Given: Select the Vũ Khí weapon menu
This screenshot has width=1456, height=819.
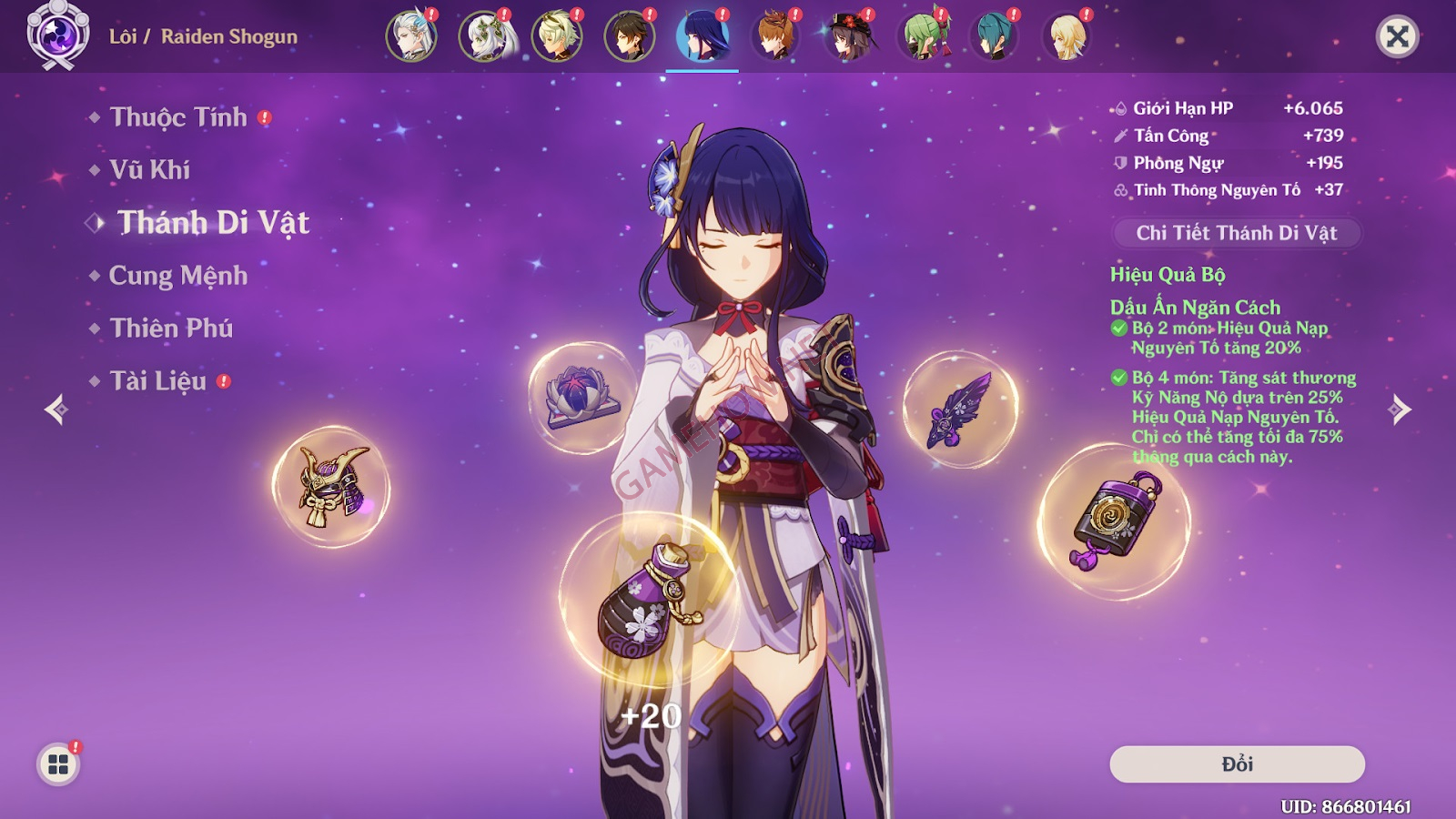Looking at the screenshot, I should 150,170.
